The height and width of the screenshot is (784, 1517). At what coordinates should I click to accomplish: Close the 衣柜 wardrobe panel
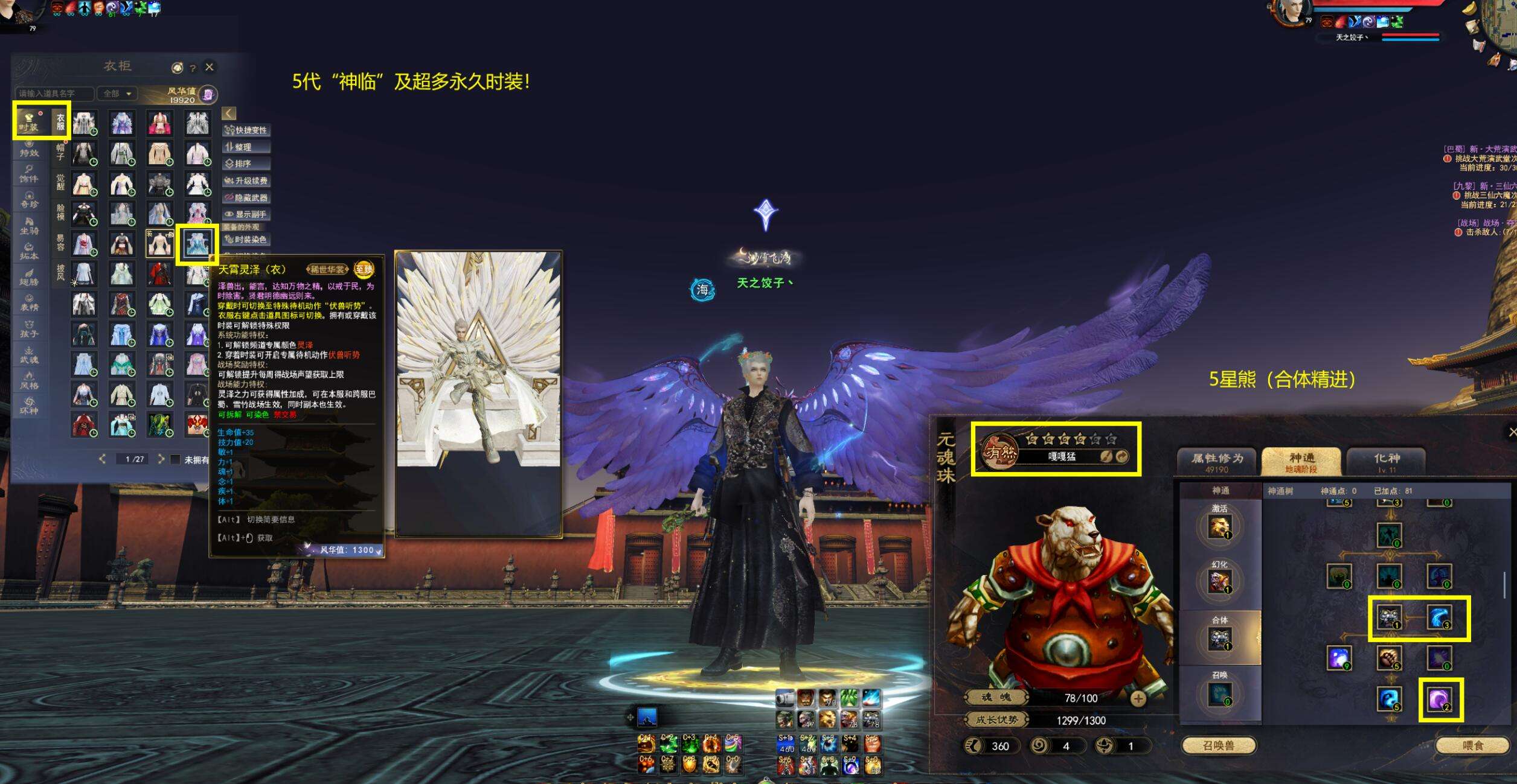click(x=210, y=67)
